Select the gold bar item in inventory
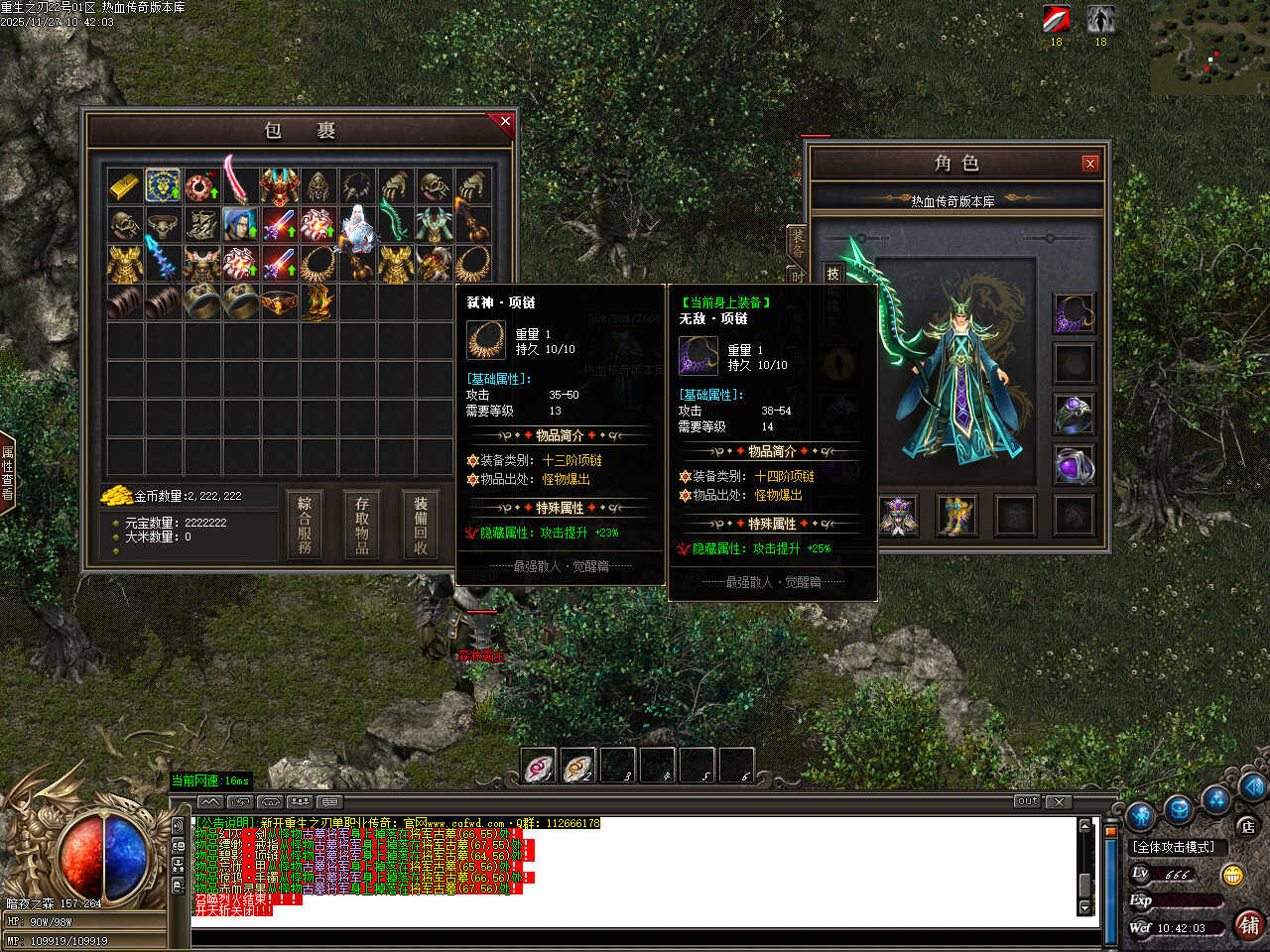This screenshot has height=952, width=1270. 125,185
